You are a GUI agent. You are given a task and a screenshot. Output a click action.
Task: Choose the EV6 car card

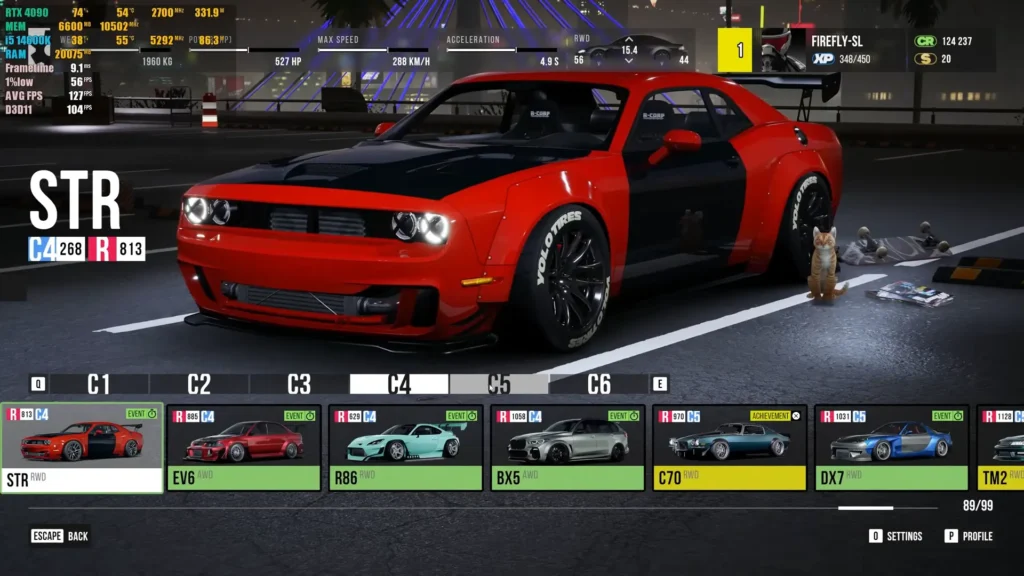(x=244, y=447)
